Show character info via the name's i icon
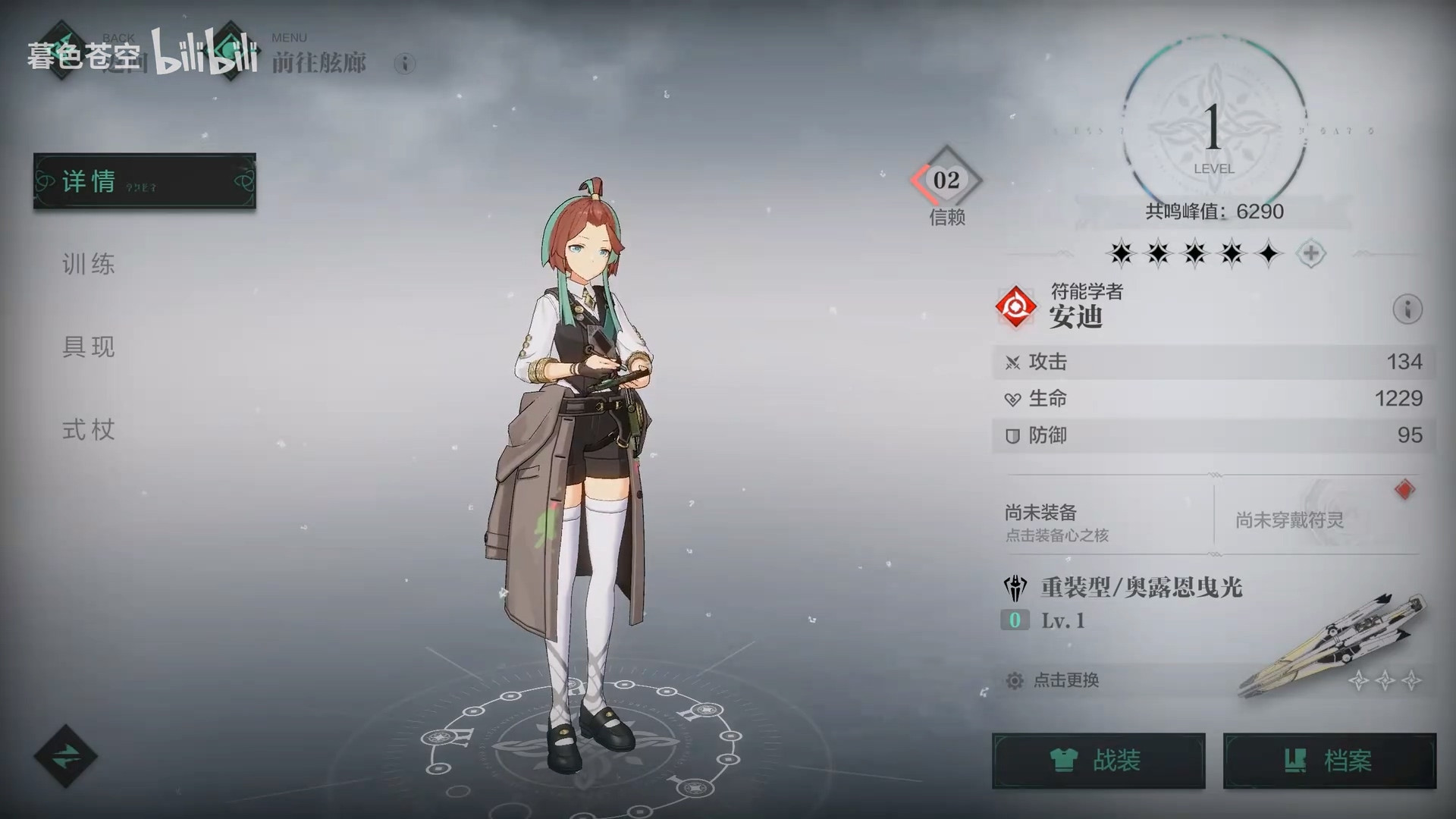Image resolution: width=1456 pixels, height=819 pixels. pos(1407,309)
